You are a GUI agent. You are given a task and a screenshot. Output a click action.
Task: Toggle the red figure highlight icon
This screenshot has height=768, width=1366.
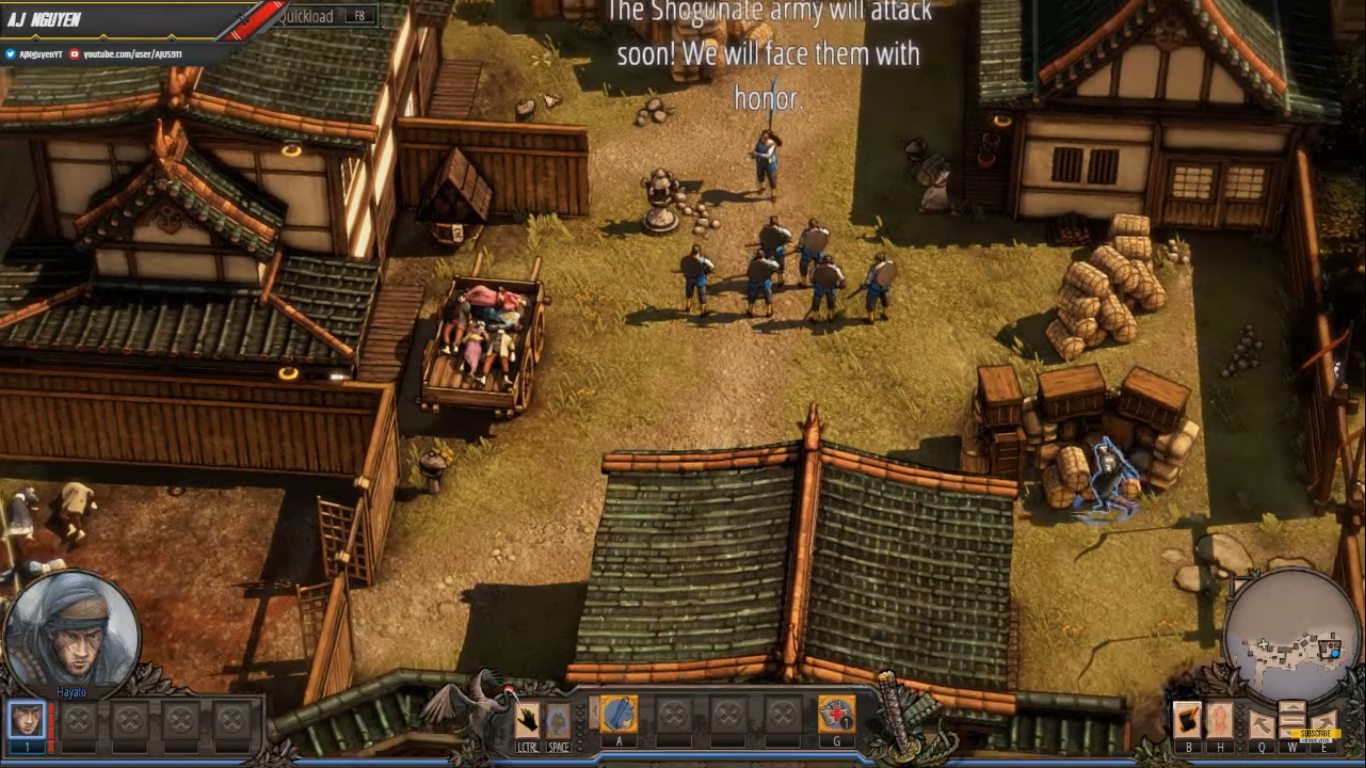(1220, 720)
